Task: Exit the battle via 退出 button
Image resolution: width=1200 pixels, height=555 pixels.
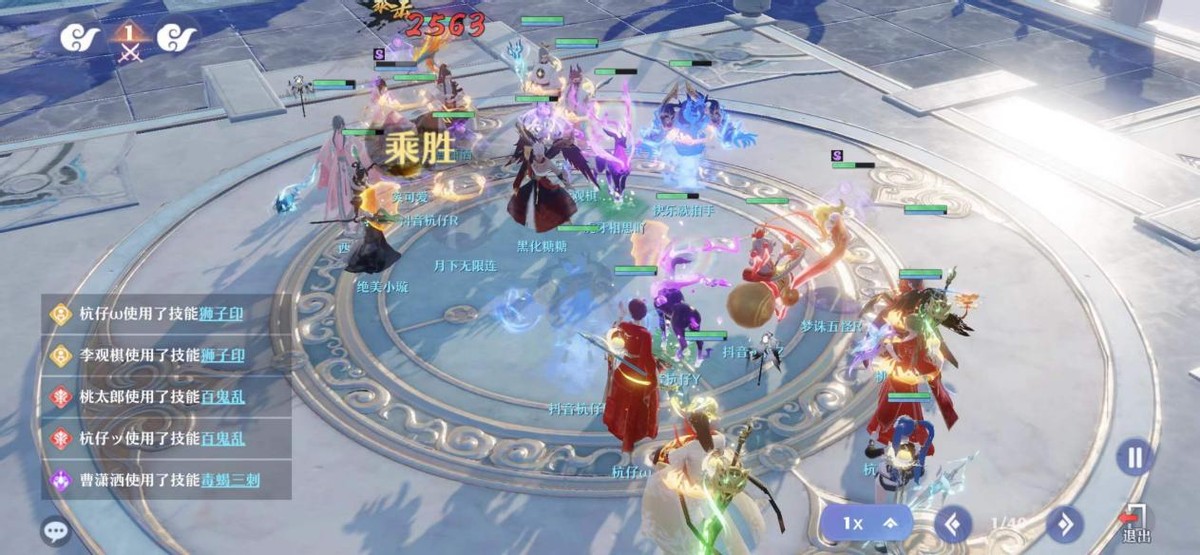Action: pos(1135,524)
